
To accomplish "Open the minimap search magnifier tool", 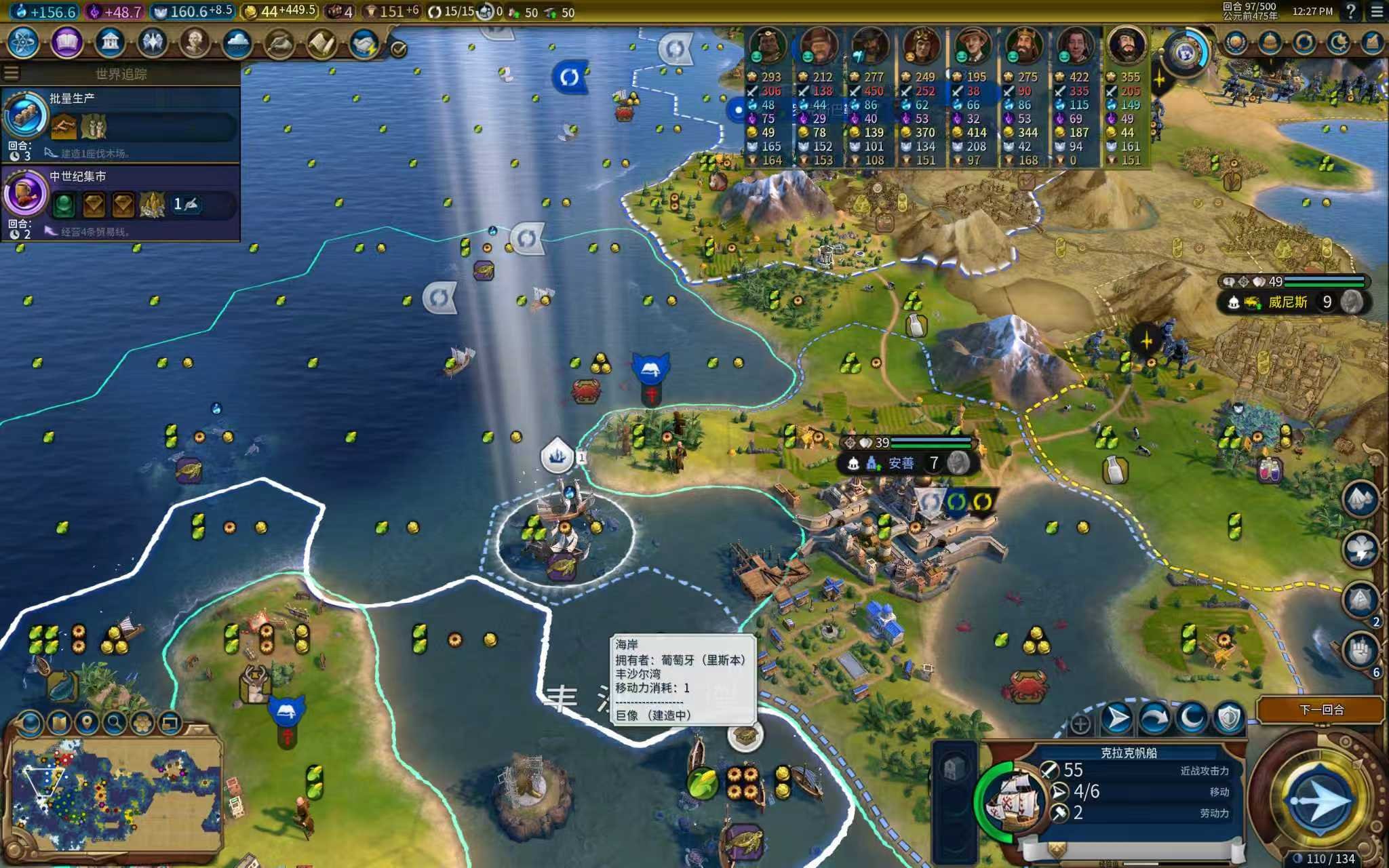I will click(115, 723).
